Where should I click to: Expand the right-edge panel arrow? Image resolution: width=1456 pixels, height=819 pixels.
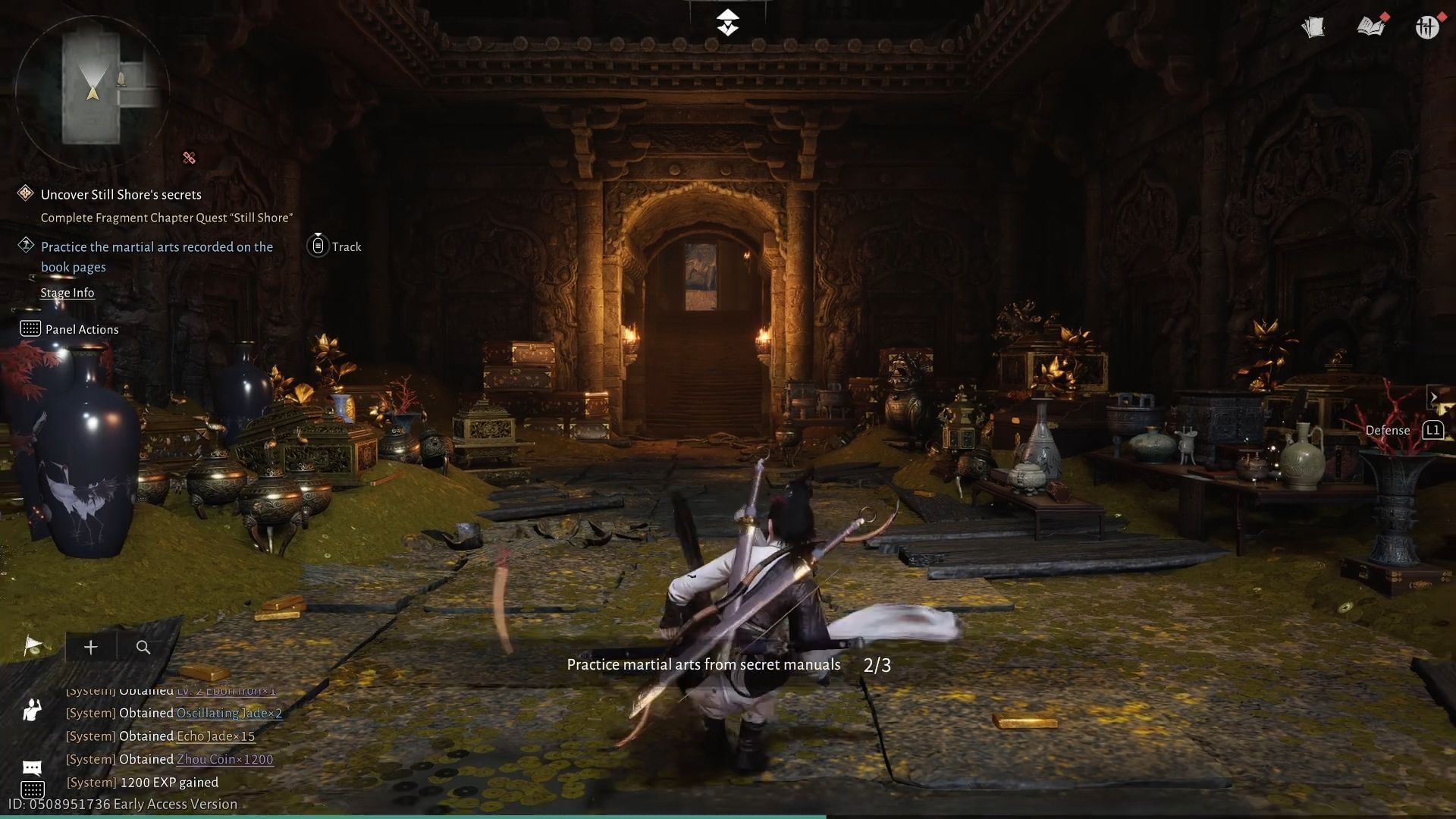tap(1434, 397)
